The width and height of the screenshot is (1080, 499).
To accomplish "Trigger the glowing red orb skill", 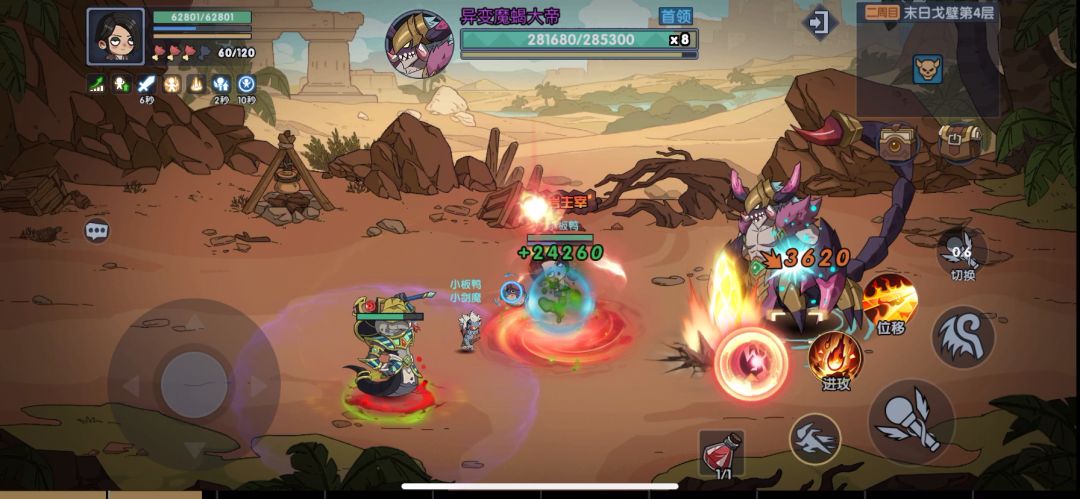I will 751,363.
